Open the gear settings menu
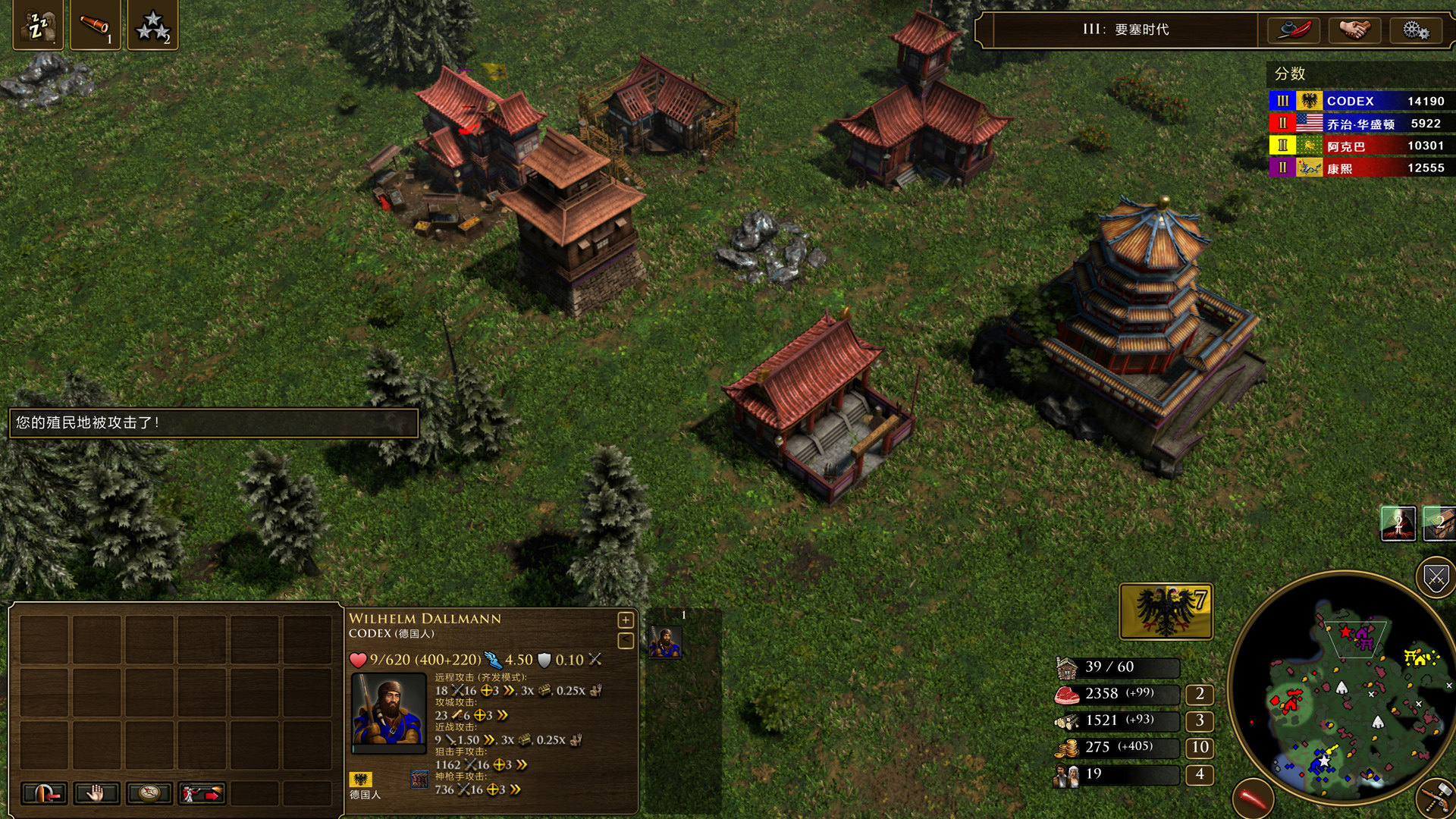 [1415, 30]
